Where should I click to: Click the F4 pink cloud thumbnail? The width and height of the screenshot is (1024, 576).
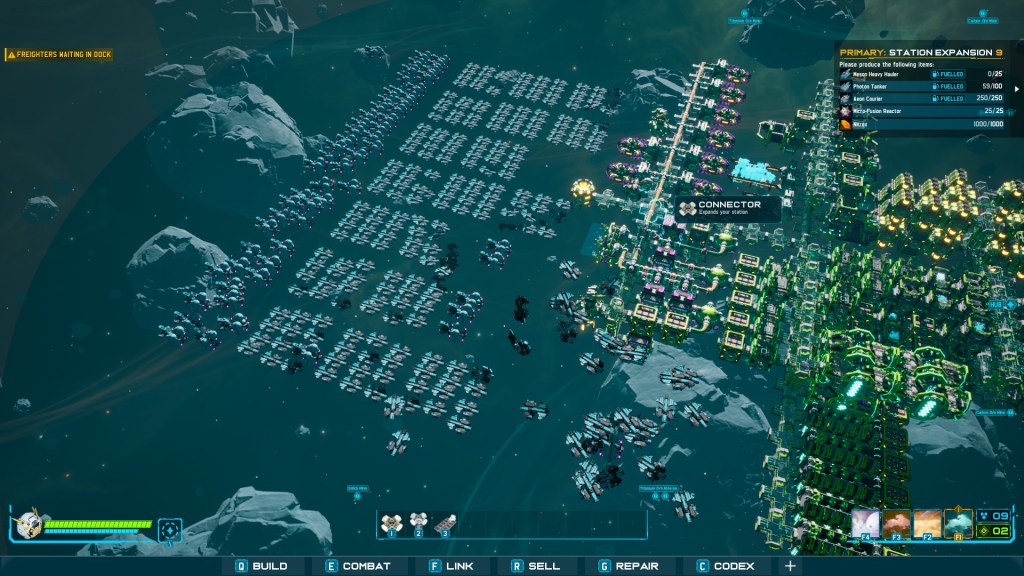(866, 523)
